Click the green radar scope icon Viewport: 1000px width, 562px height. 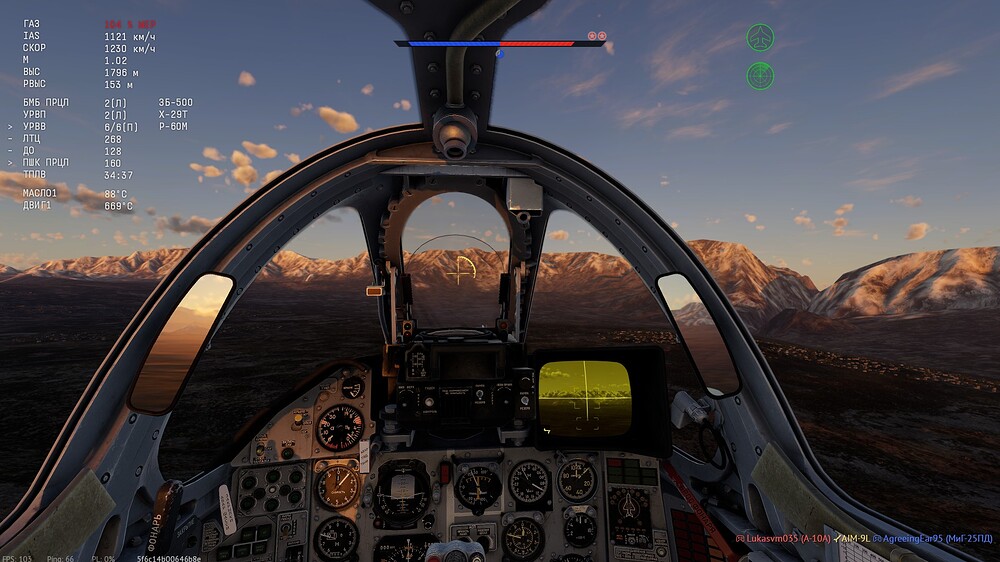pyautogui.click(x=760, y=75)
